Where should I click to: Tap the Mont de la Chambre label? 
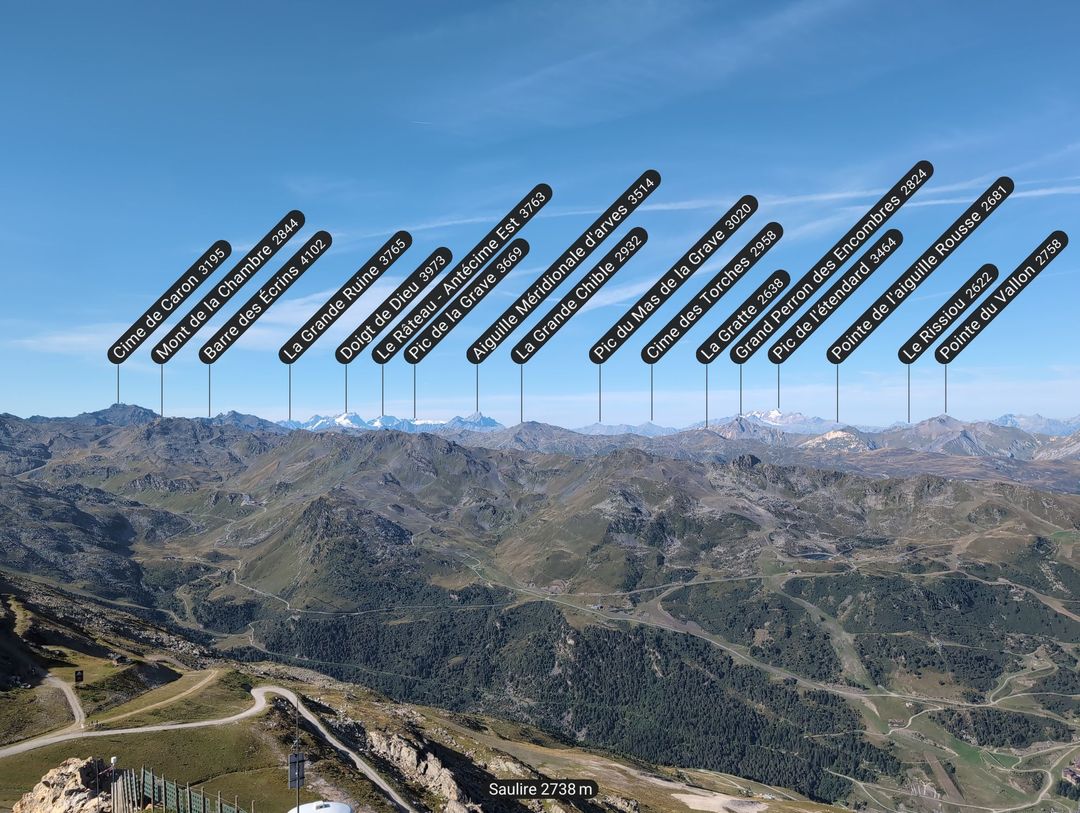[228, 287]
